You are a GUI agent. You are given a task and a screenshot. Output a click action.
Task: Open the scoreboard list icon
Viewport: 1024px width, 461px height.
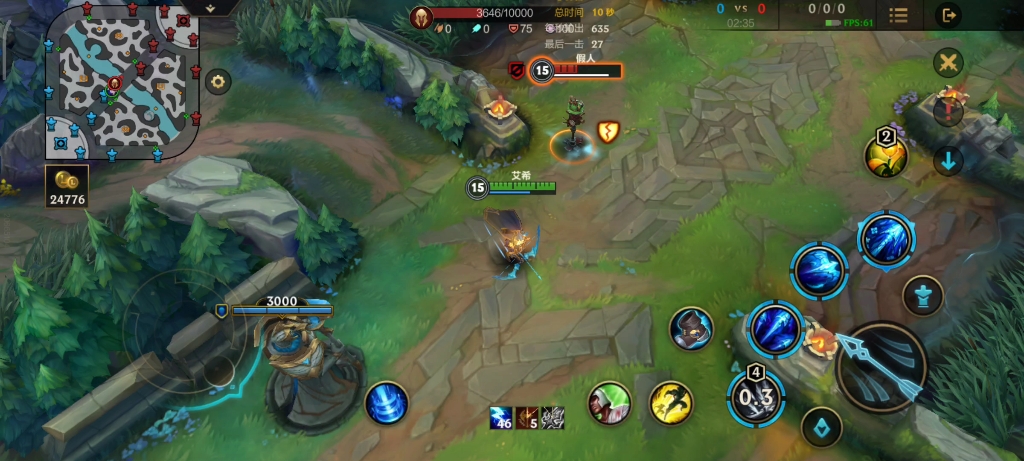[x=898, y=15]
